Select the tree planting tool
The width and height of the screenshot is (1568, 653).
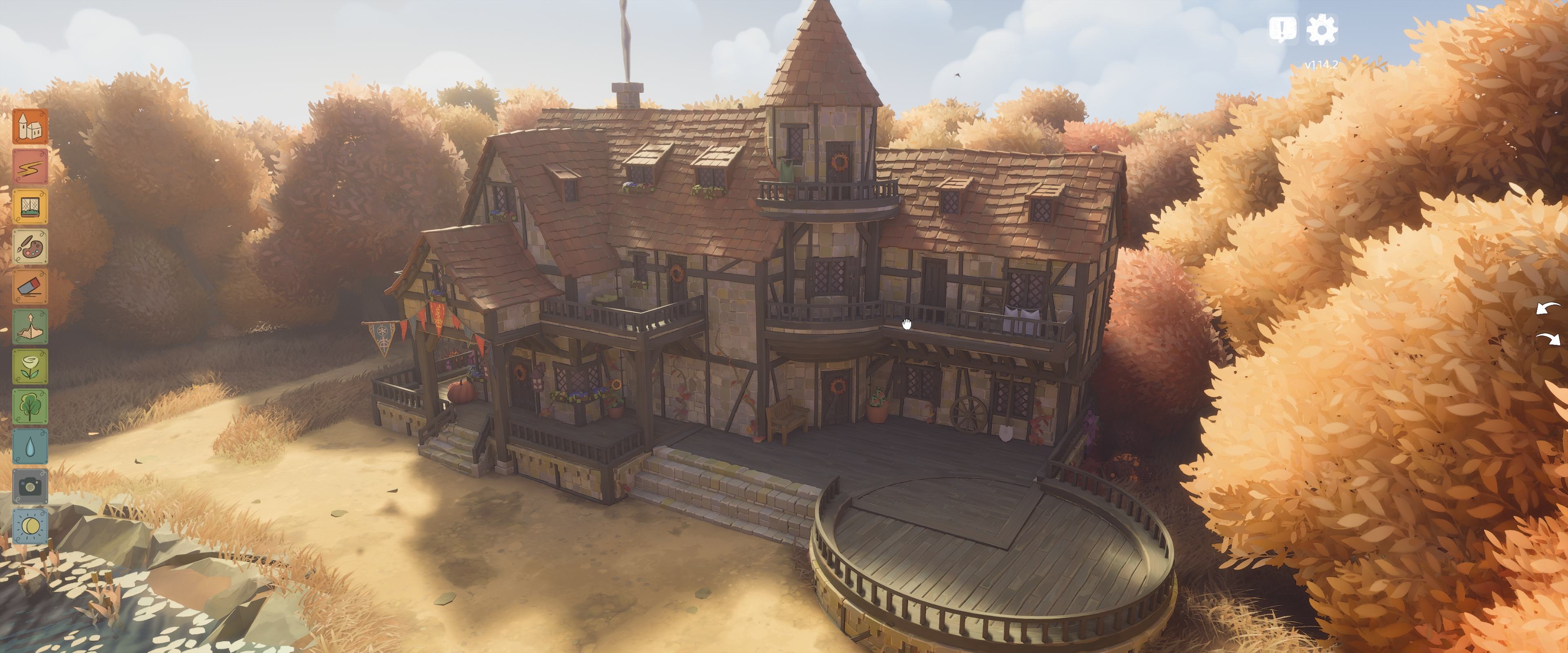click(x=30, y=406)
